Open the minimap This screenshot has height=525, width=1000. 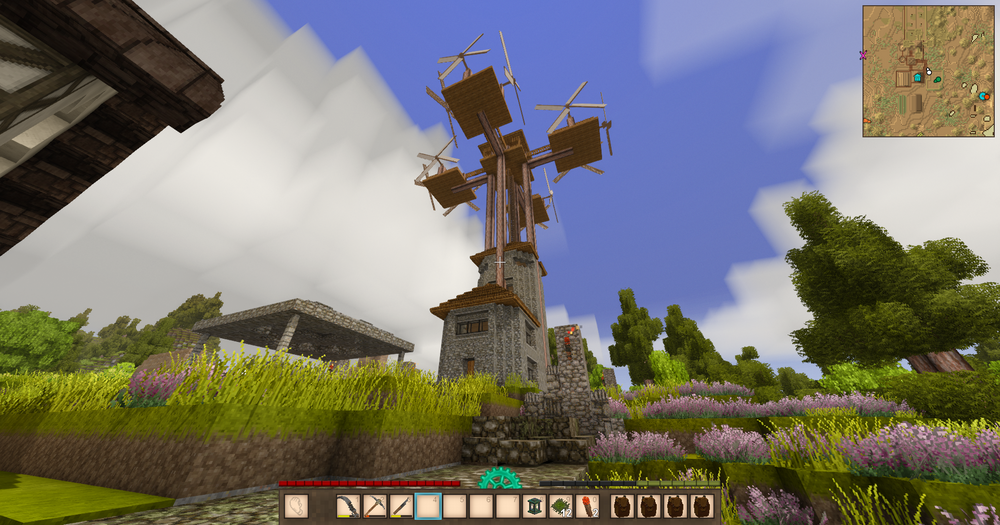tap(928, 70)
